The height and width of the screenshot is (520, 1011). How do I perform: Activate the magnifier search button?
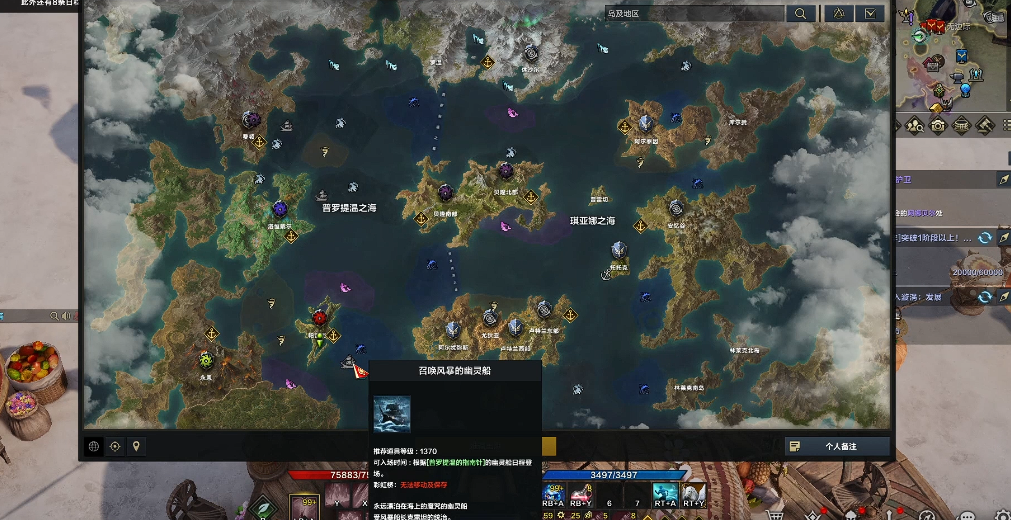(x=801, y=14)
